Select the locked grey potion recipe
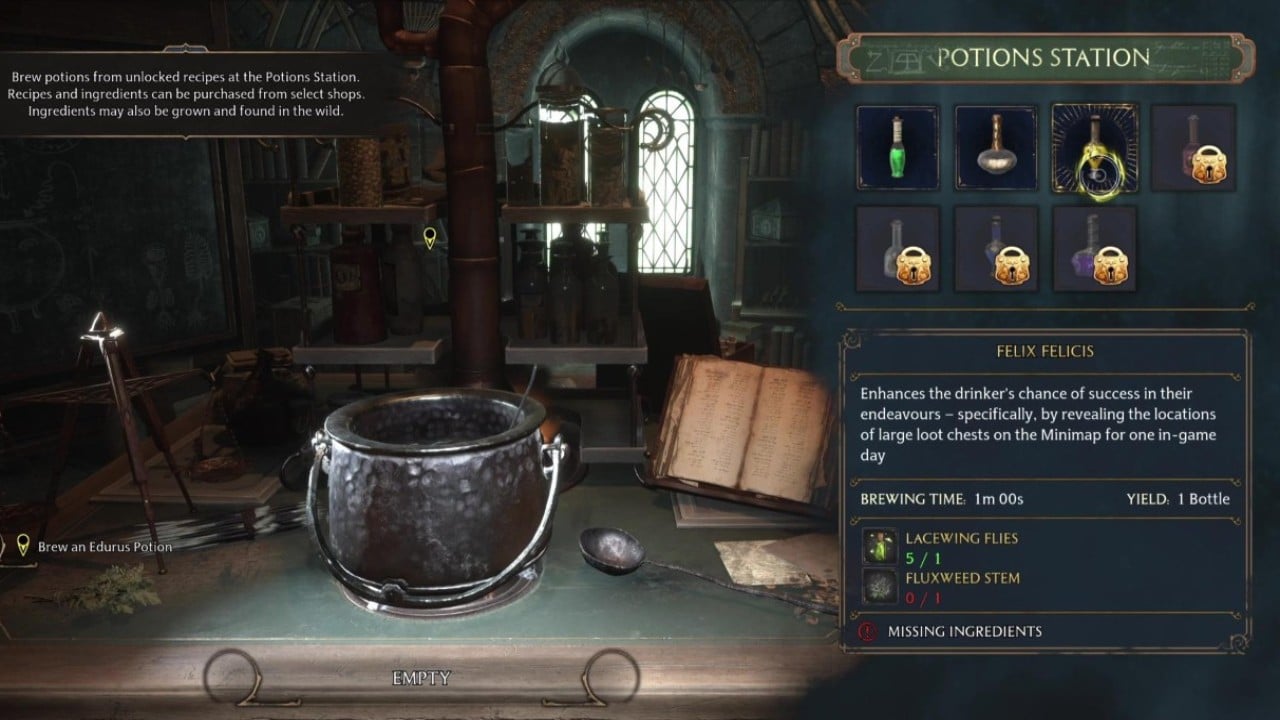 coord(897,249)
